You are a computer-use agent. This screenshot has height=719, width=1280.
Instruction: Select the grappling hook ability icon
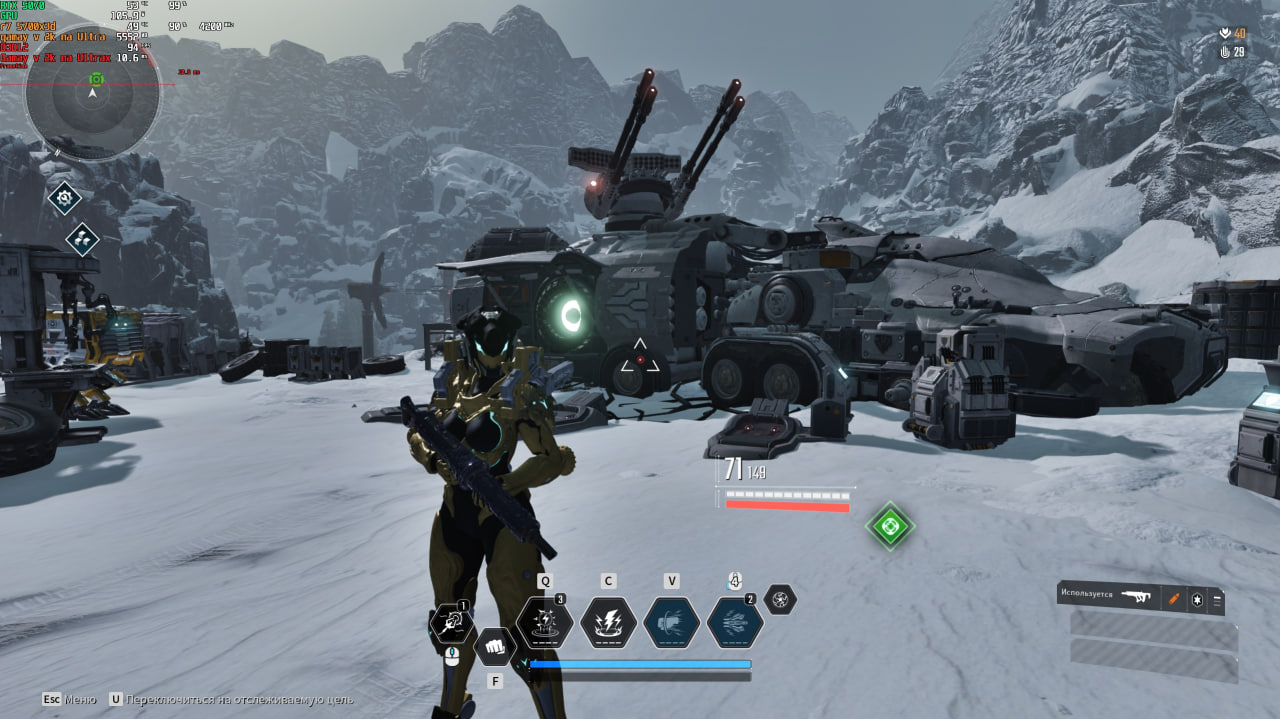coord(451,624)
